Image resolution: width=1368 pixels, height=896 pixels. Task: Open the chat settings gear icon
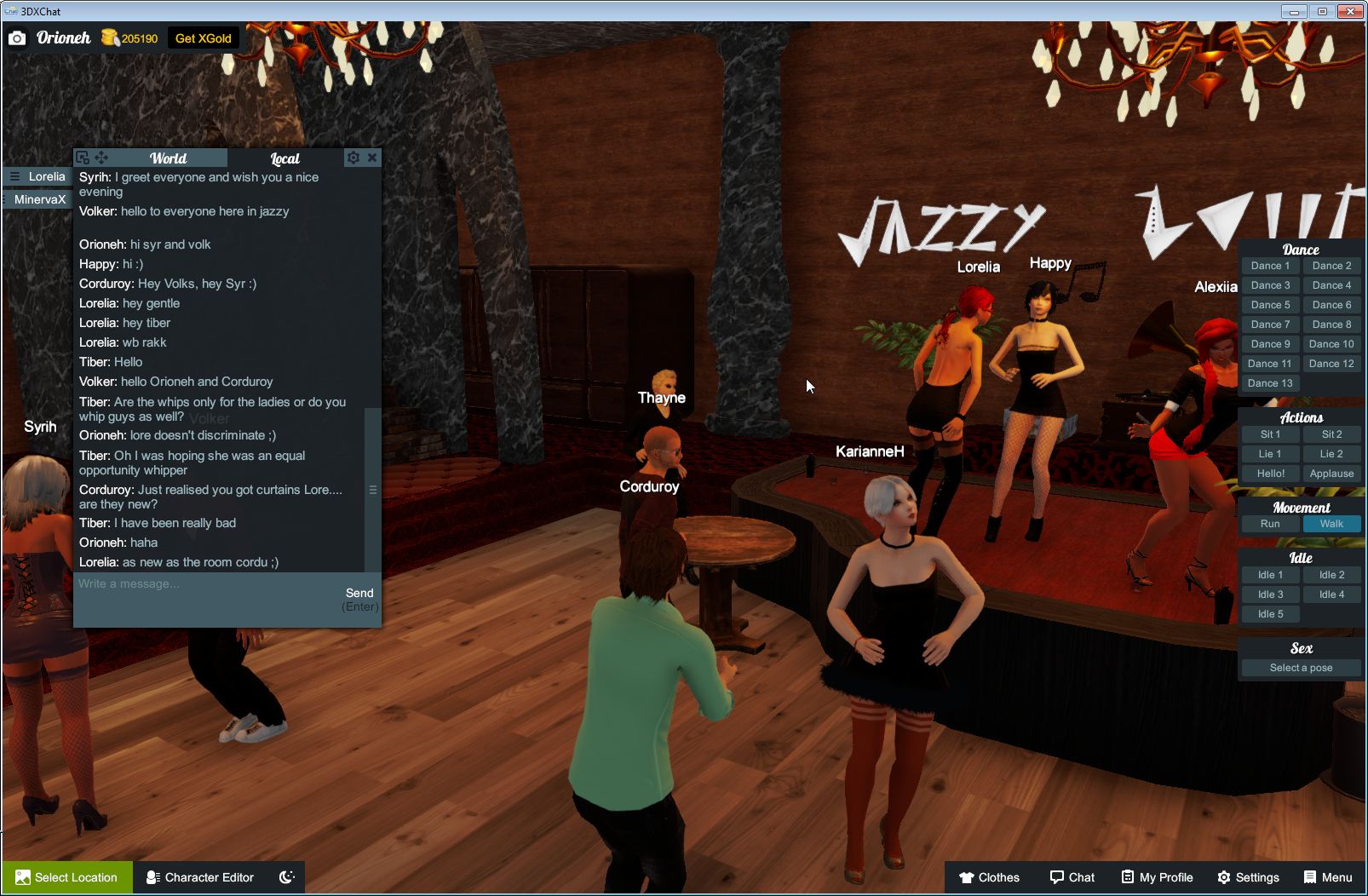pos(353,158)
